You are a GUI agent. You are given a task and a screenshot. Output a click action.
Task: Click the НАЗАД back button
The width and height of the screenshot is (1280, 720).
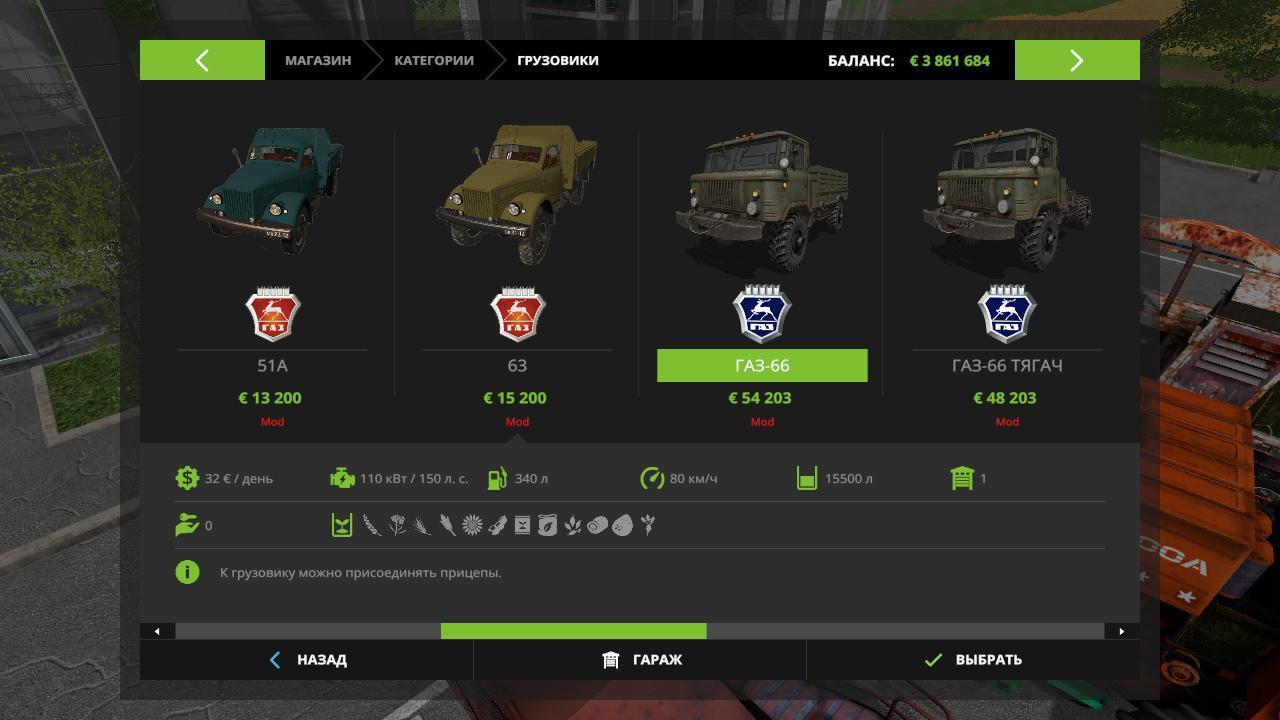308,660
